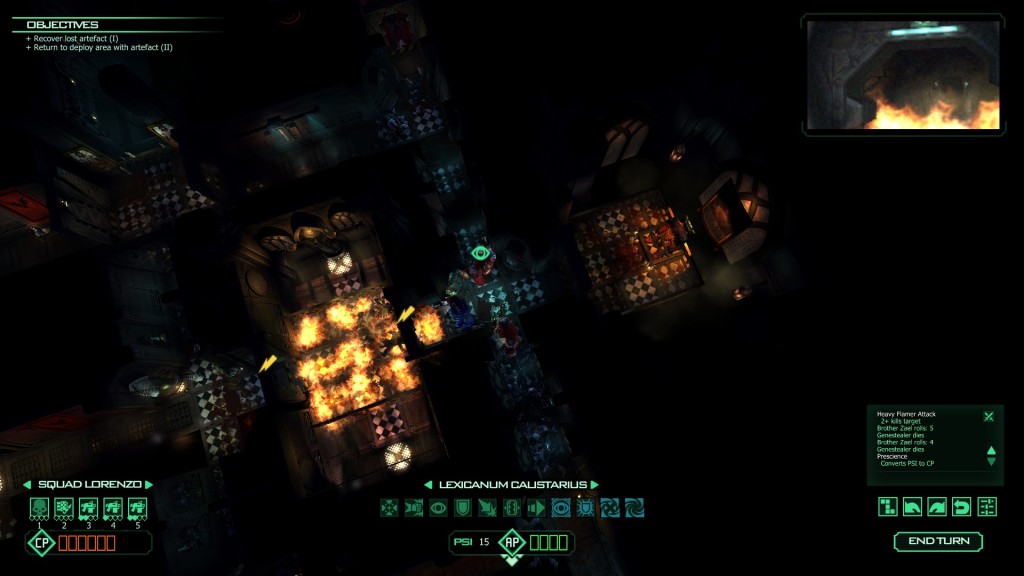Rotate the camera left with curved arrow
1024x576 pixels.
[x=913, y=506]
